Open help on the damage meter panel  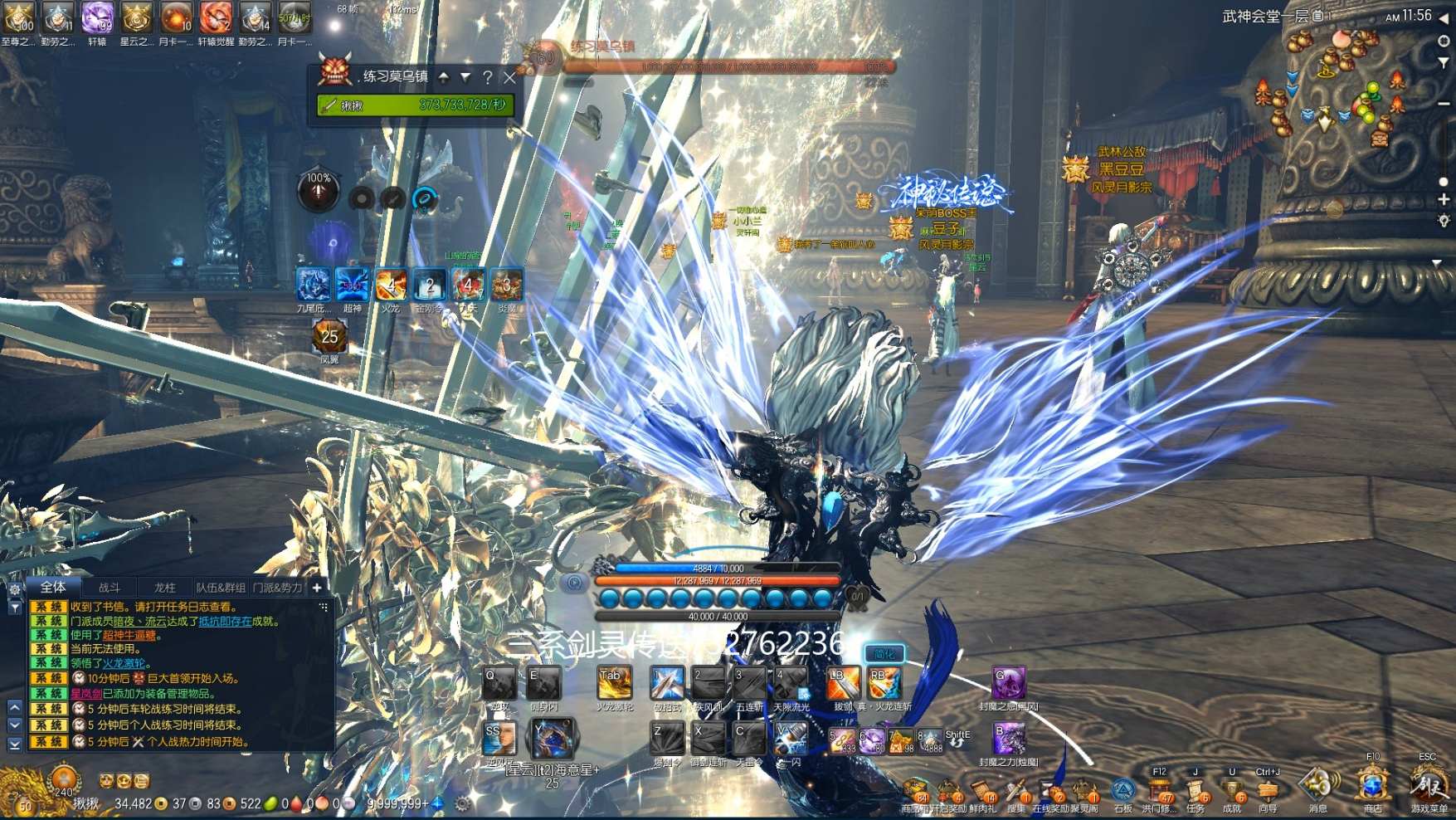point(488,78)
